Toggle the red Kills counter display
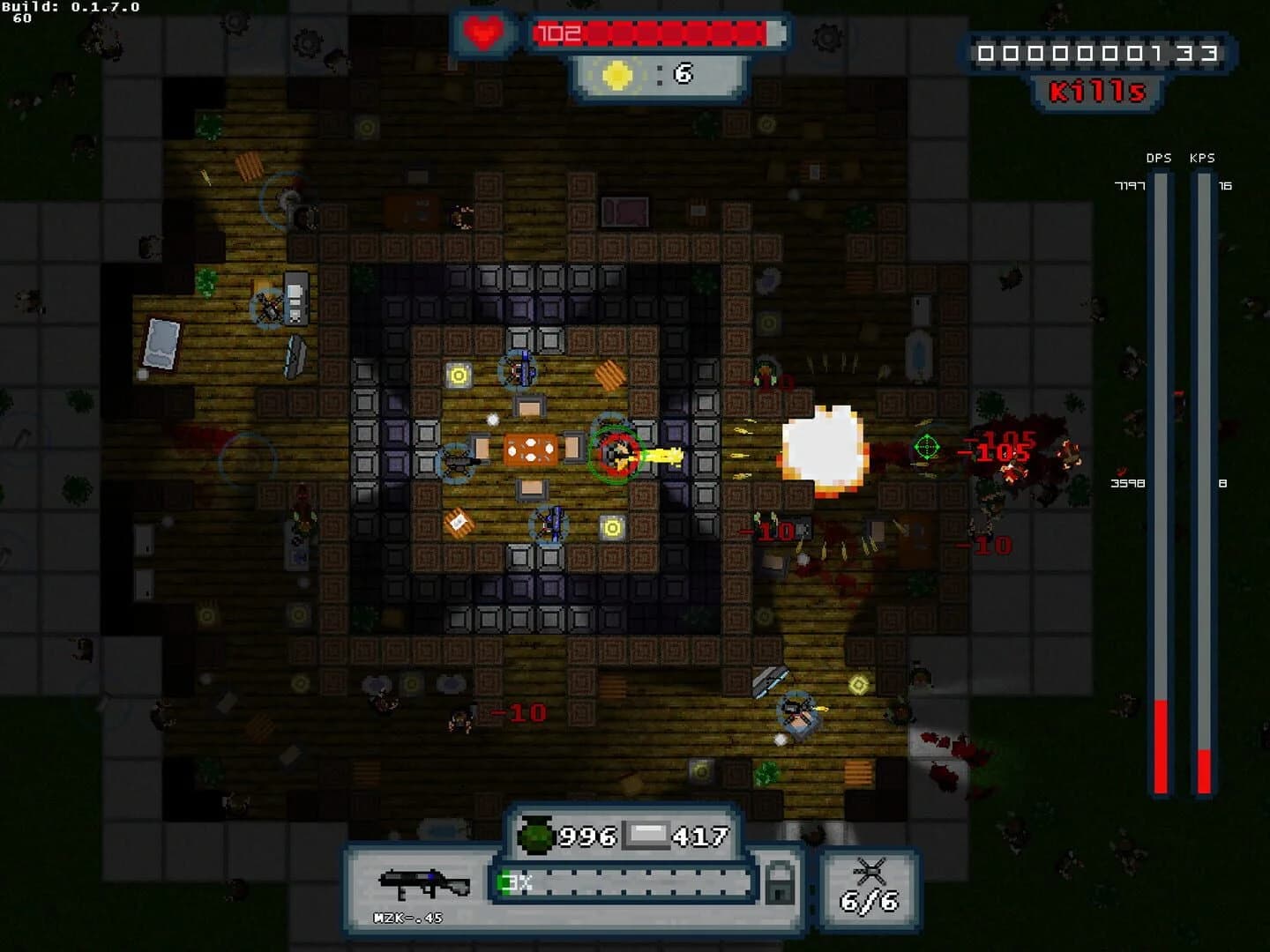 pyautogui.click(x=1099, y=89)
